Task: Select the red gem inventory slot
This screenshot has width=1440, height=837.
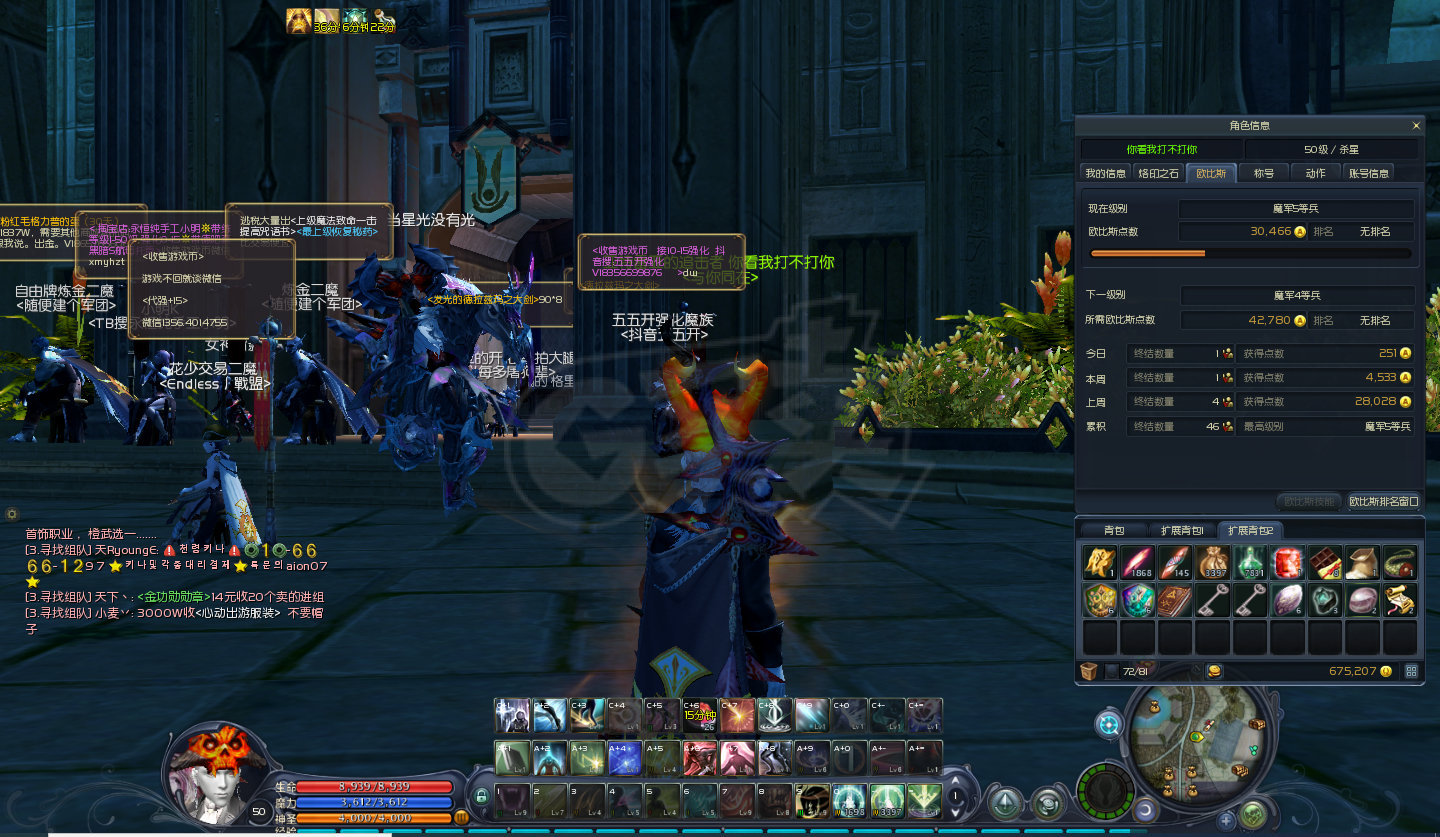Action: point(1287,562)
